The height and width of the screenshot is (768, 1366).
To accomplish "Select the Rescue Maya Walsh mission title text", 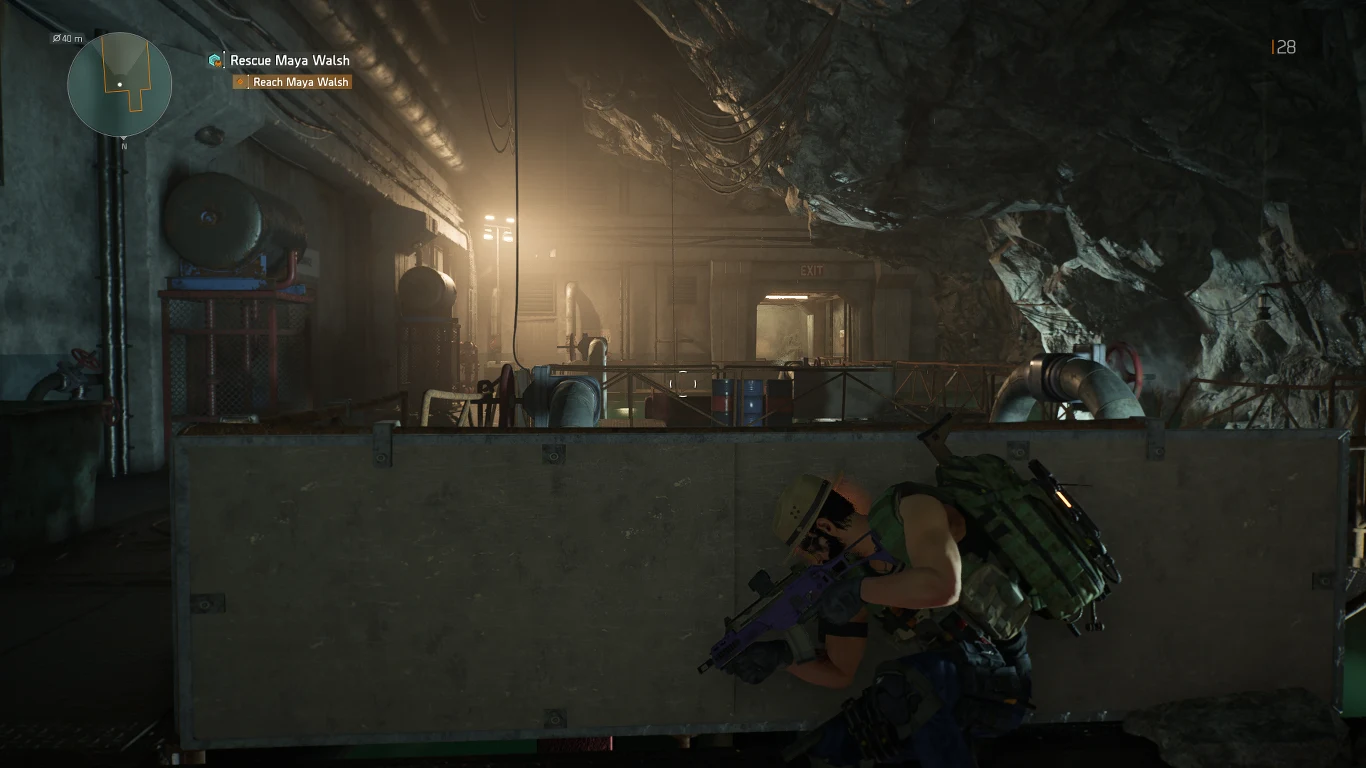I will (289, 61).
